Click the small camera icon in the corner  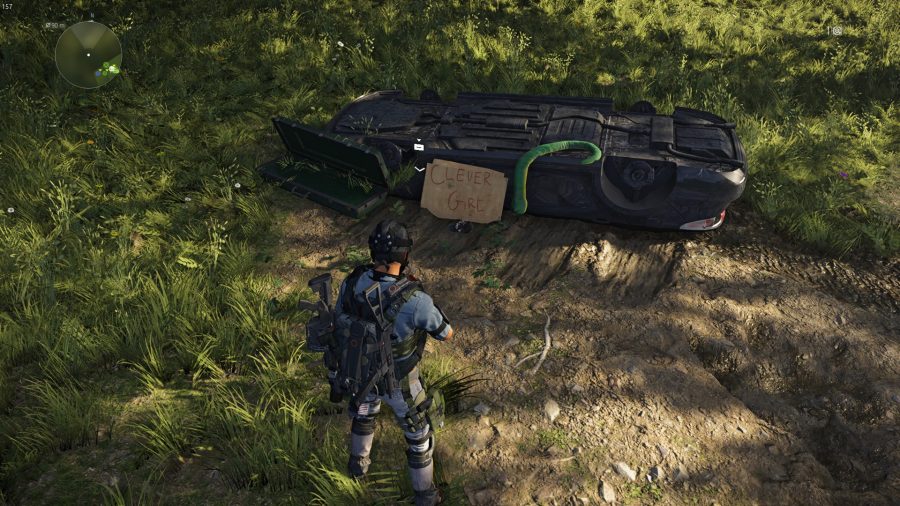point(836,31)
